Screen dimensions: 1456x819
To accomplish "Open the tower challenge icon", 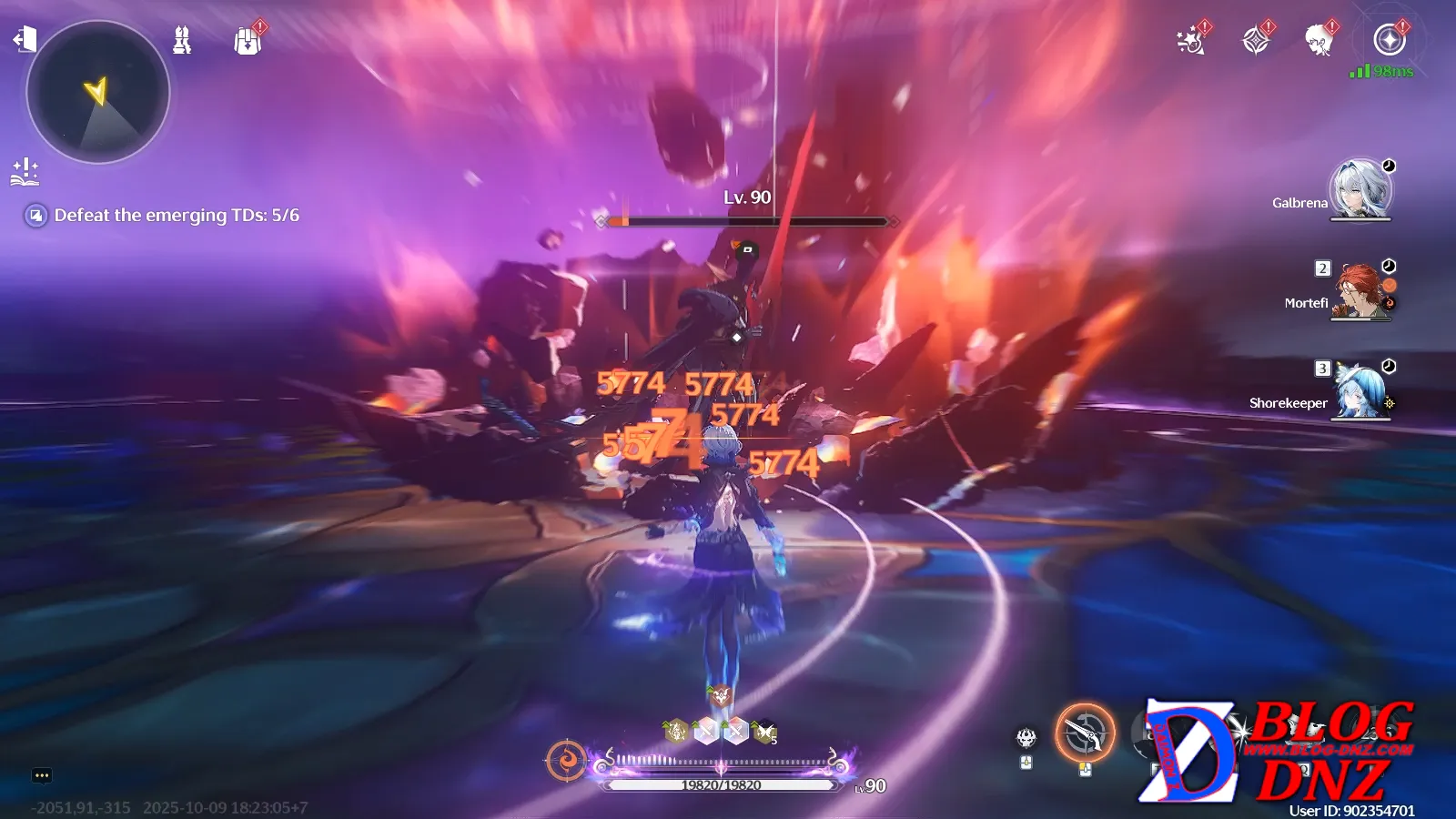I will point(182,40).
